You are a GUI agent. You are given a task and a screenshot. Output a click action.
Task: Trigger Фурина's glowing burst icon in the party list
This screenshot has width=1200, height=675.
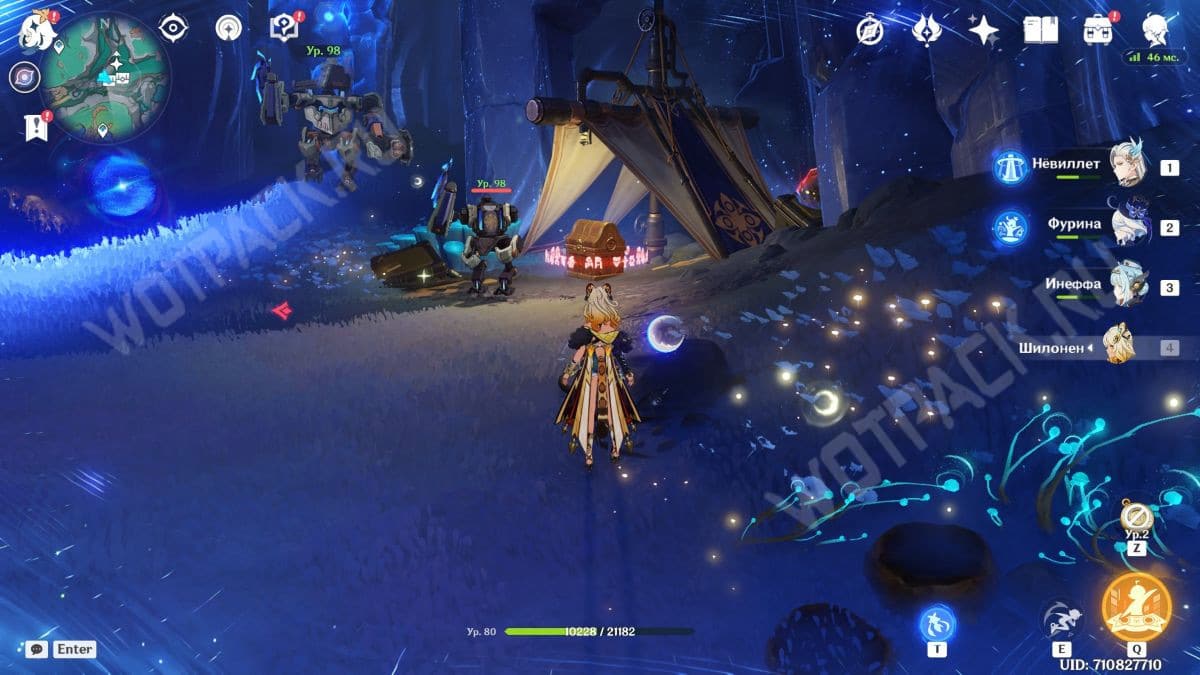coord(1011,227)
